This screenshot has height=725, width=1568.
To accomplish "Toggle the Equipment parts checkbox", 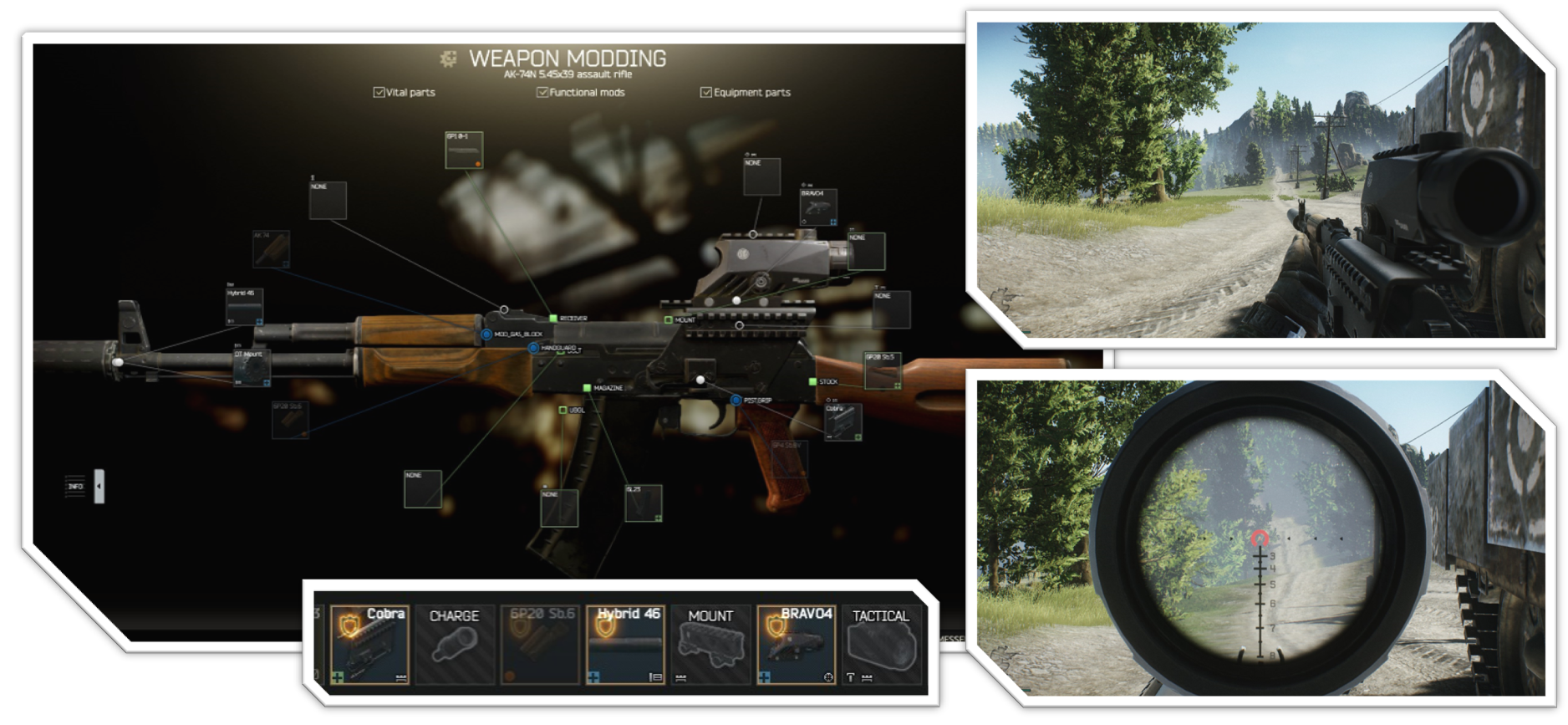I will point(705,92).
